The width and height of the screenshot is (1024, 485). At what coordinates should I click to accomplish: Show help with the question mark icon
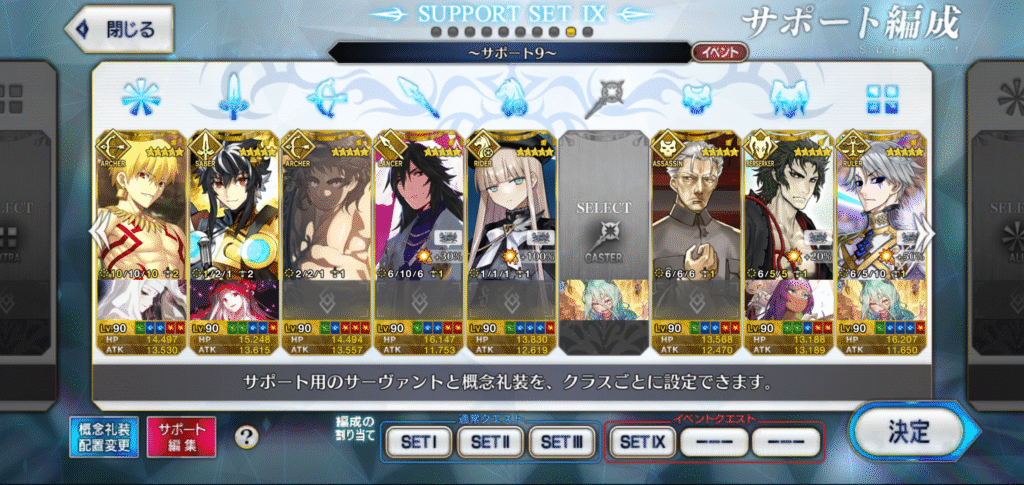pos(246,437)
